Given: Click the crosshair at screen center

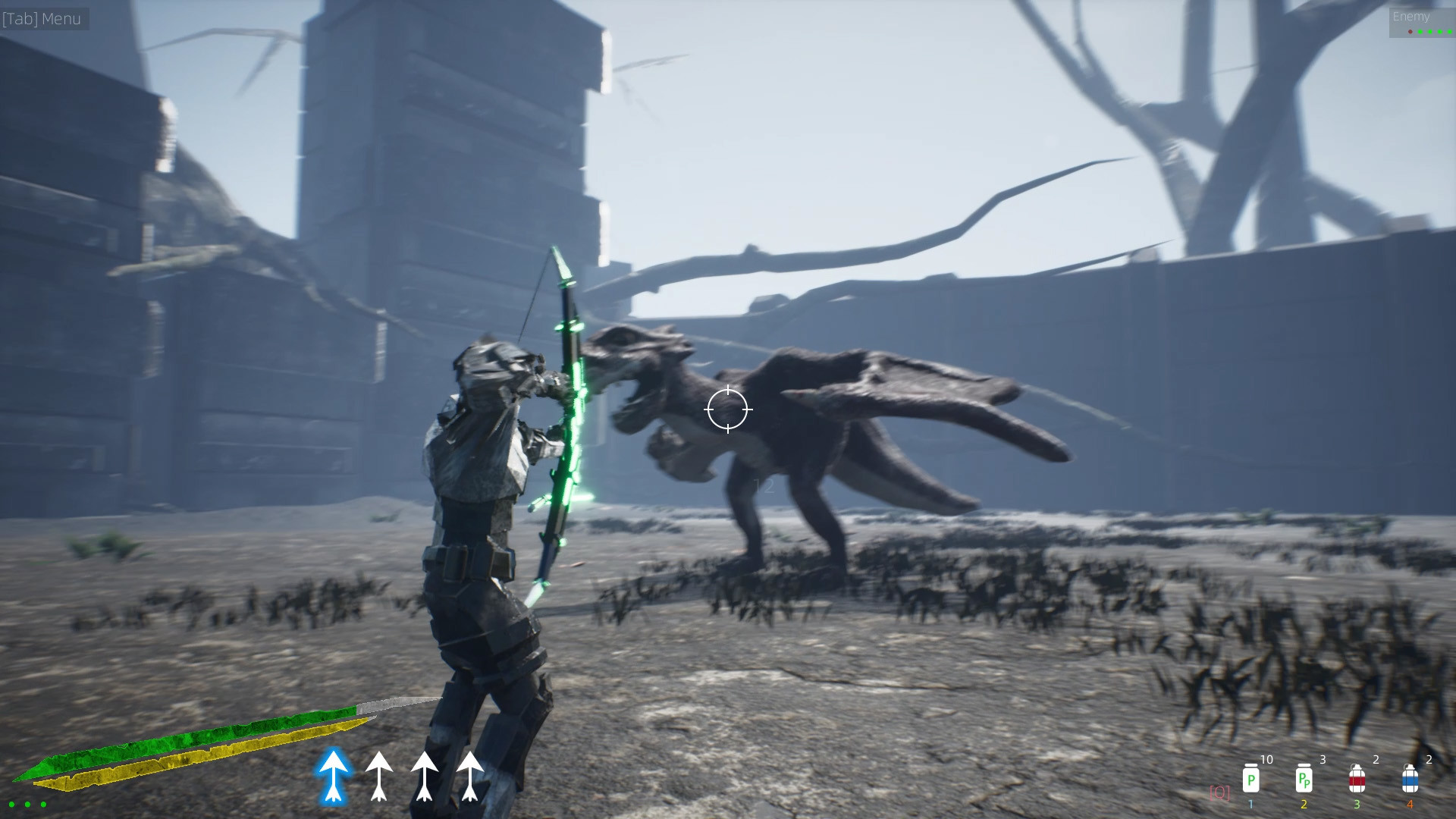Looking at the screenshot, I should pyautogui.click(x=728, y=409).
